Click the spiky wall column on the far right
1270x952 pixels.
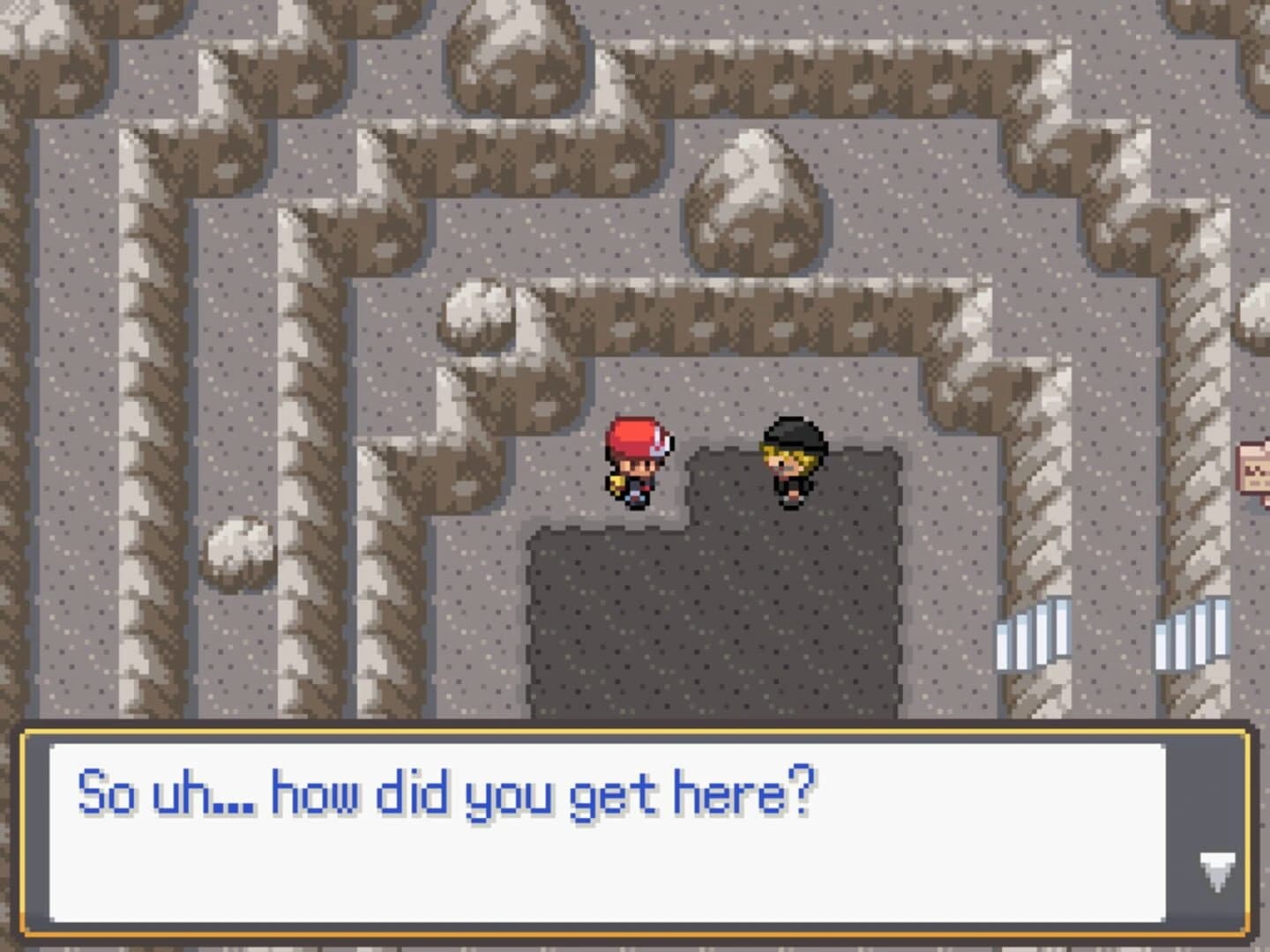1199,397
